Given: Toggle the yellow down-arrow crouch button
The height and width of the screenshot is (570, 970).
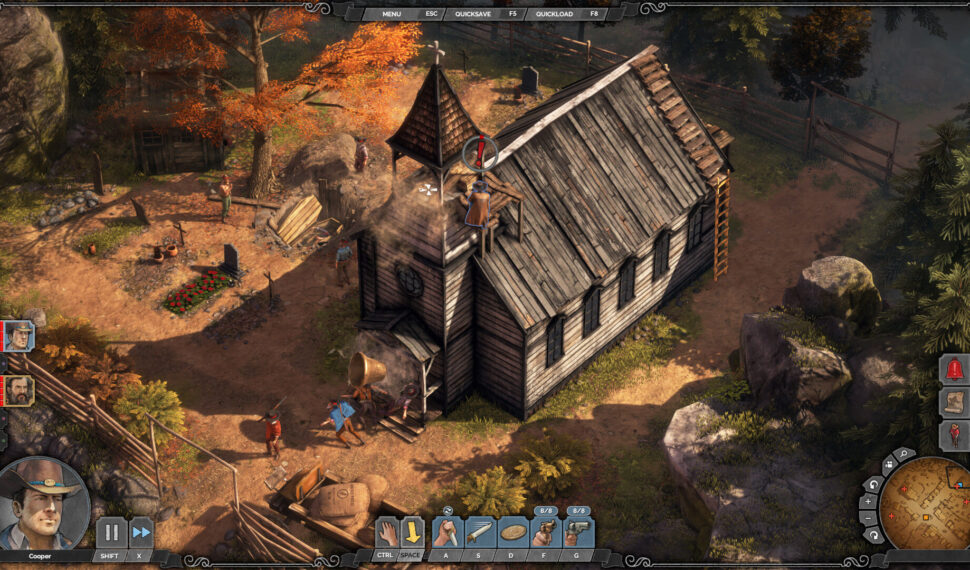Looking at the screenshot, I should (x=412, y=531).
